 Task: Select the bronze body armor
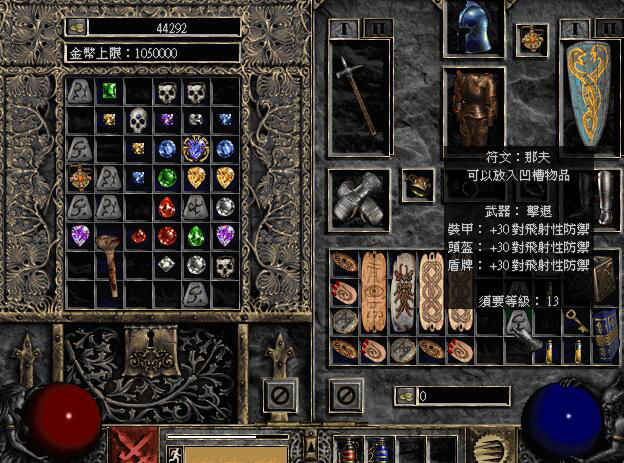pyautogui.click(x=475, y=107)
